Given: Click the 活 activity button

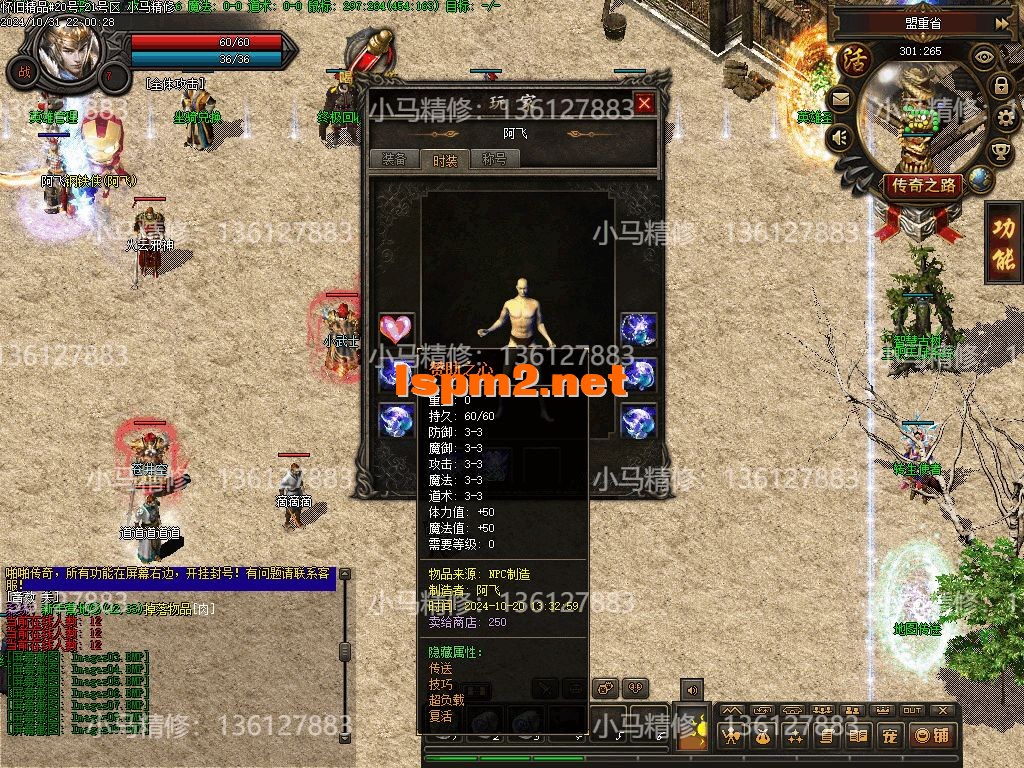Looking at the screenshot, I should [x=855, y=58].
